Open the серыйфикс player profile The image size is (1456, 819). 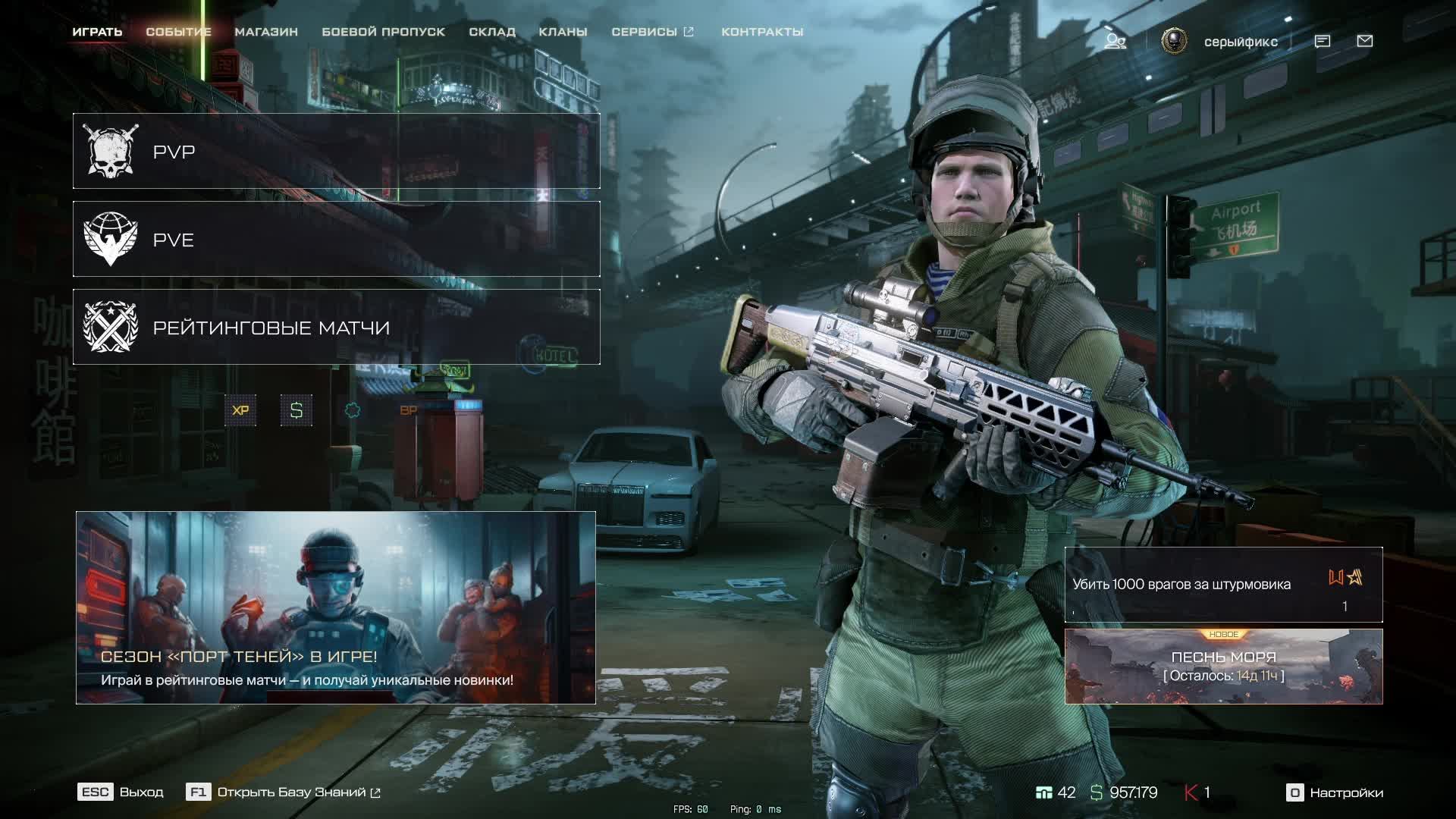[1240, 42]
